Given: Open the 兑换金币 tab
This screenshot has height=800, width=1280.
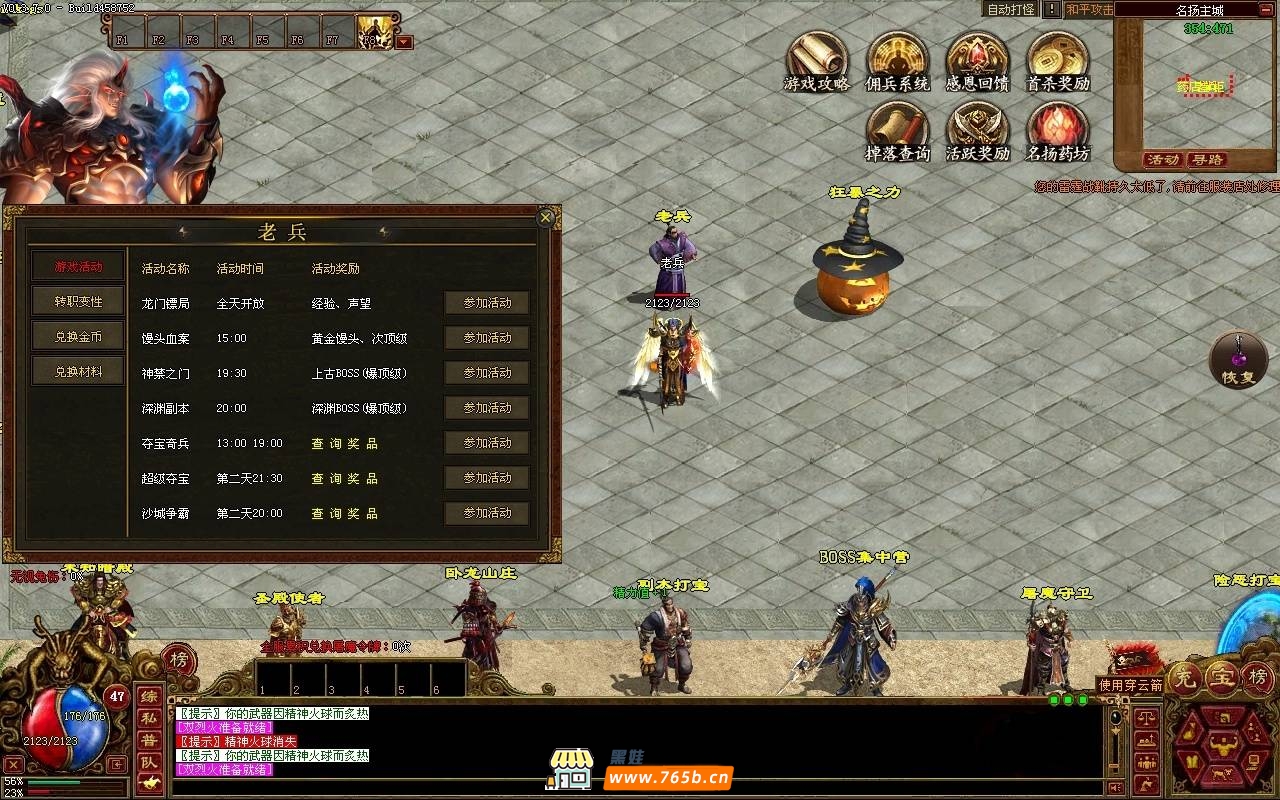Looking at the screenshot, I should [79, 337].
